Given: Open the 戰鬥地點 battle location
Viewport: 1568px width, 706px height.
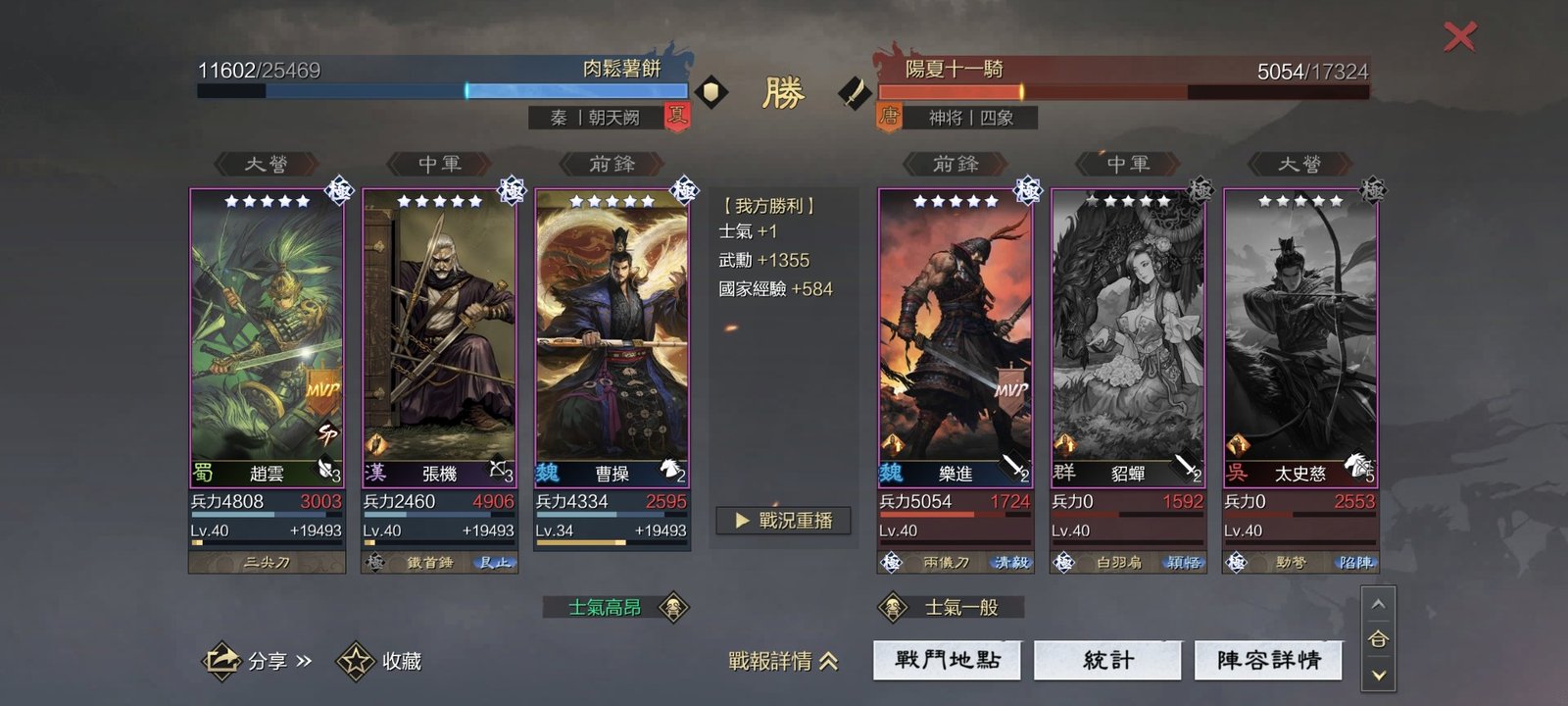Looking at the screenshot, I should coord(947,660).
